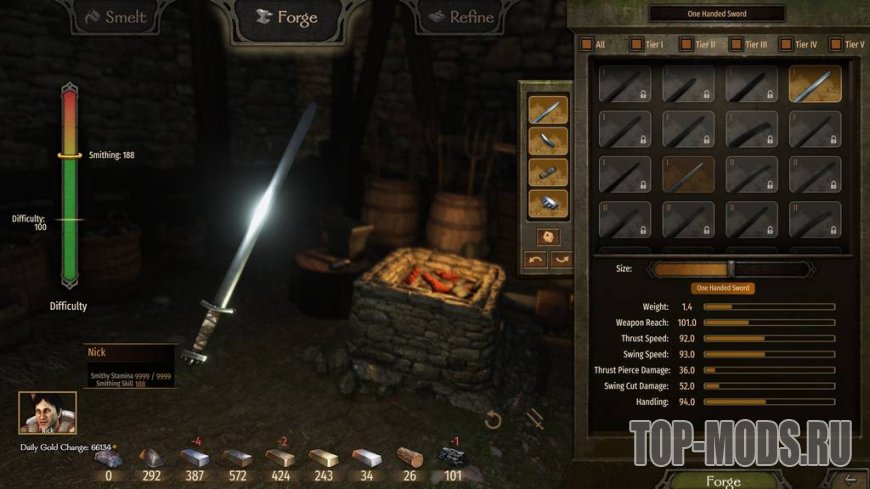Select the guard part category

click(548, 140)
